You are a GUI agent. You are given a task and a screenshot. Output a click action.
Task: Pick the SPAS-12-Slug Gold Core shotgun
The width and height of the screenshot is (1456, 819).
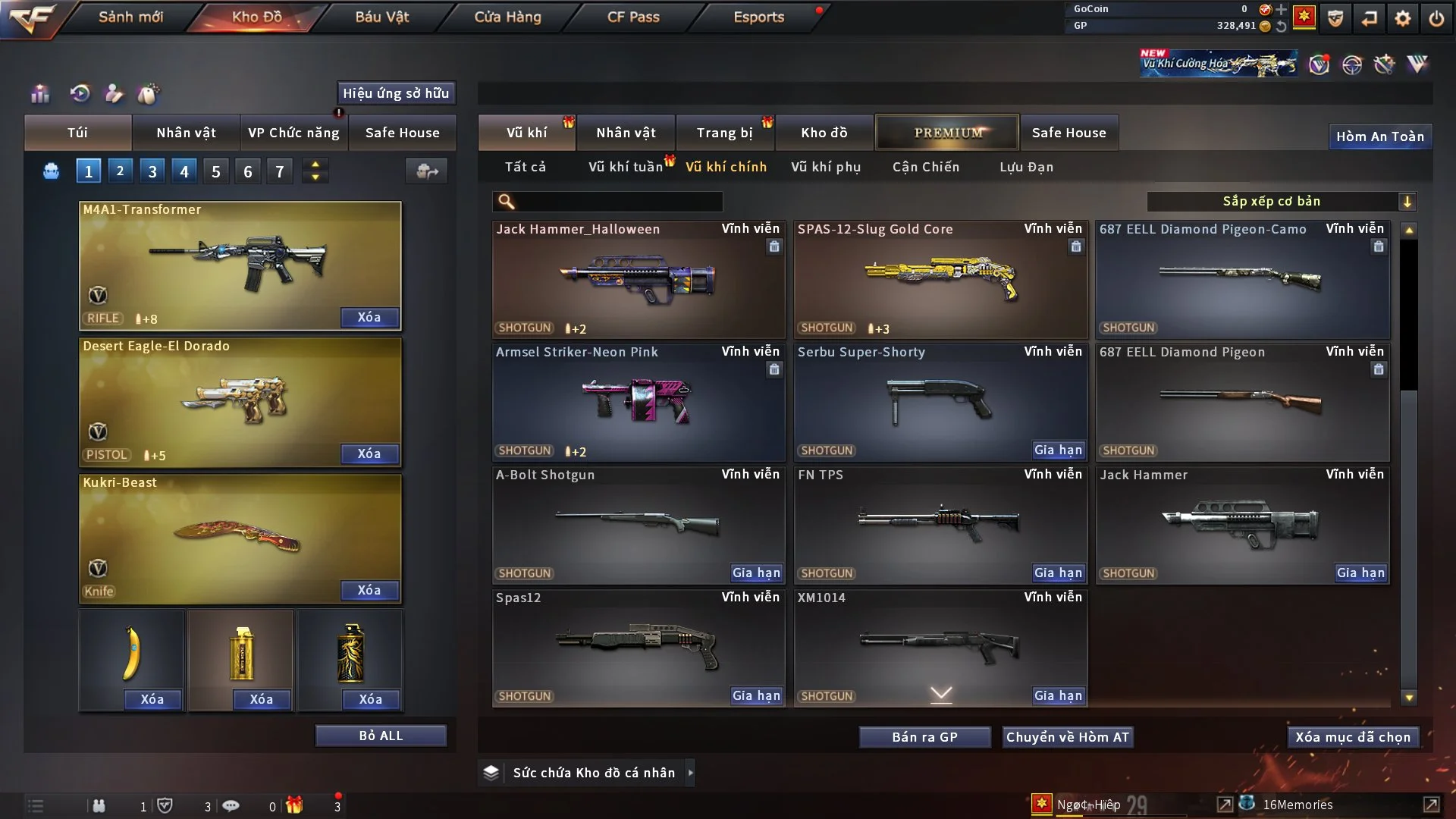pyautogui.click(x=940, y=279)
